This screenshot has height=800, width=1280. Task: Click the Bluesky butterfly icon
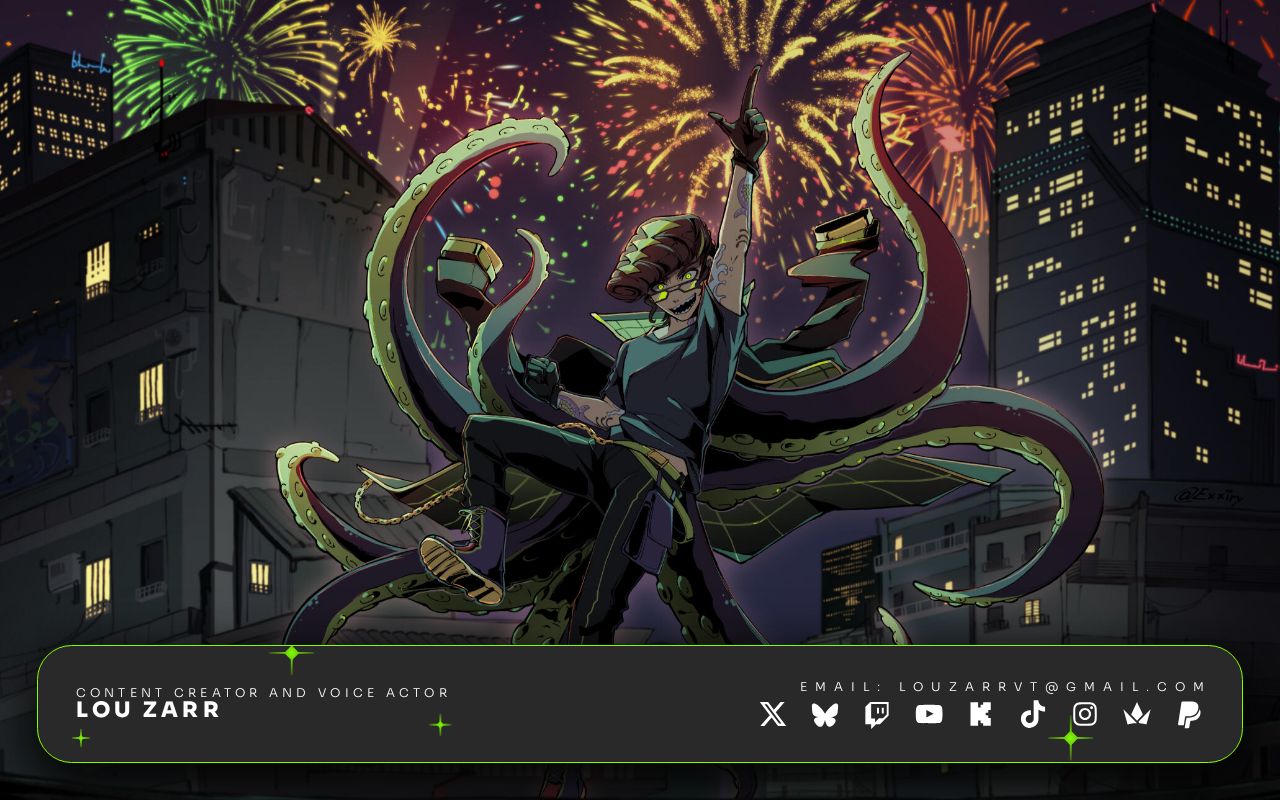(825, 714)
